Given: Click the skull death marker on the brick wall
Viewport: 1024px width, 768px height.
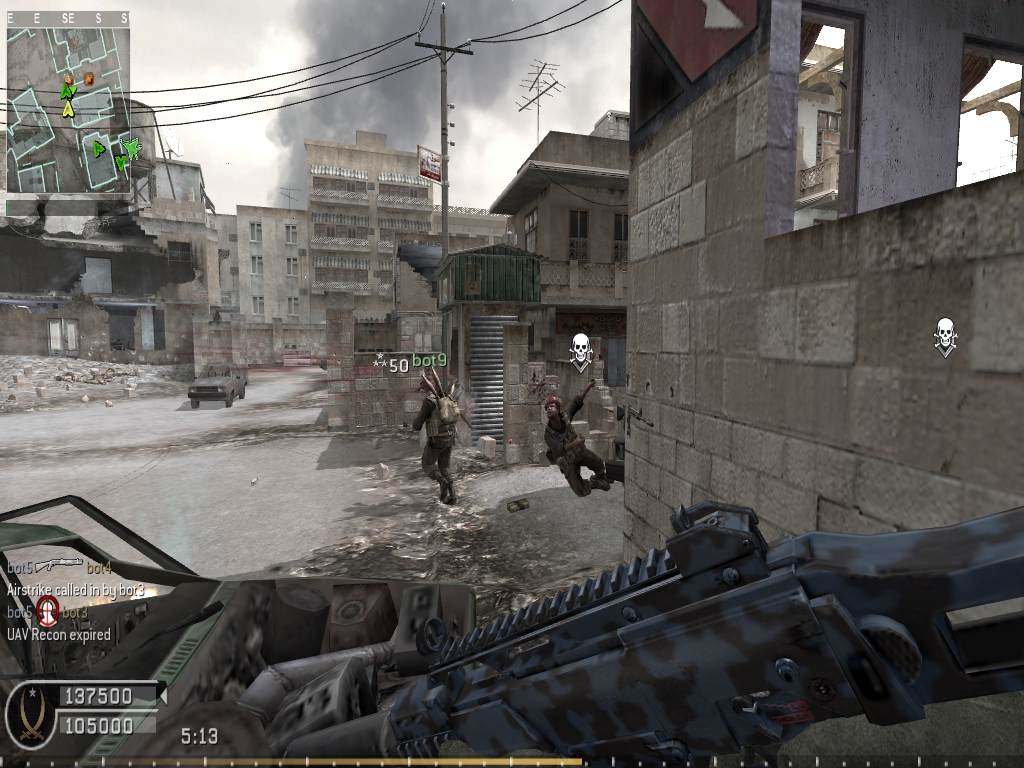Looking at the screenshot, I should pyautogui.click(x=945, y=334).
